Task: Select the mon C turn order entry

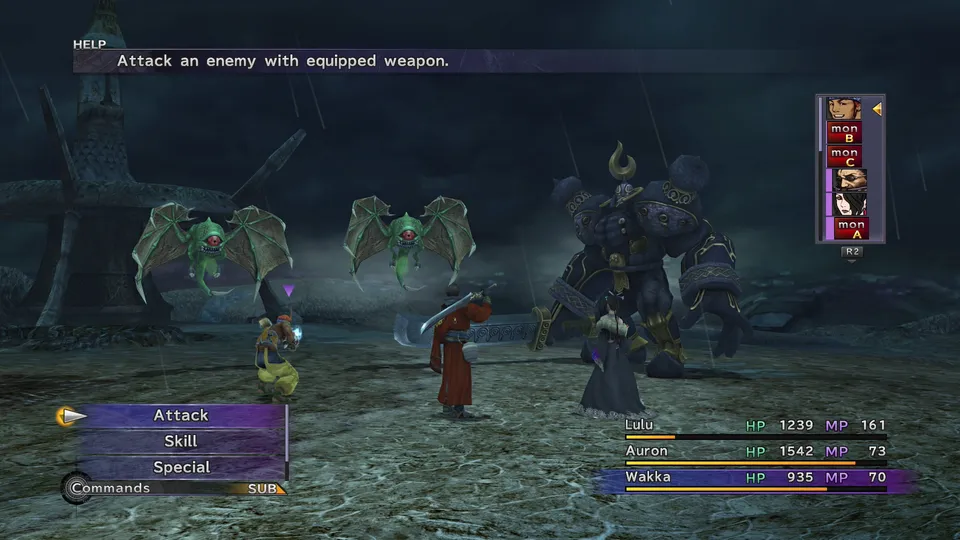Action: tap(844, 156)
